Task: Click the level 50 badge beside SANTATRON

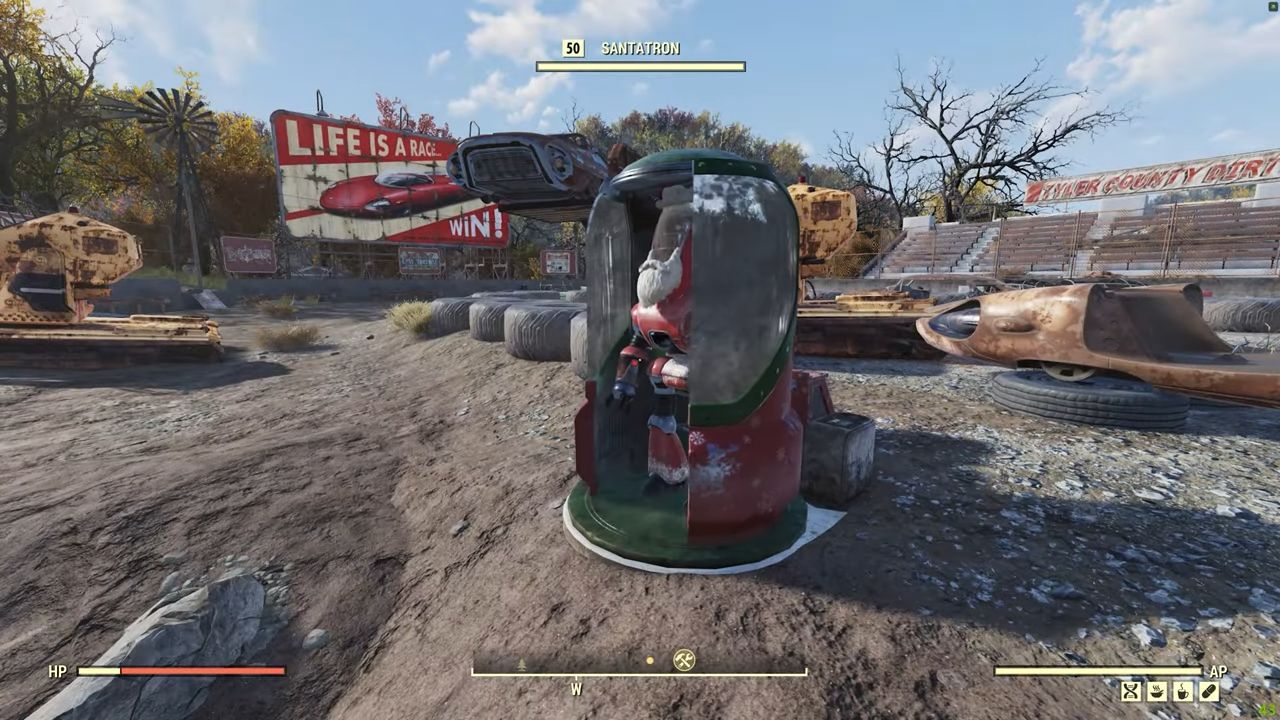Action: point(572,47)
